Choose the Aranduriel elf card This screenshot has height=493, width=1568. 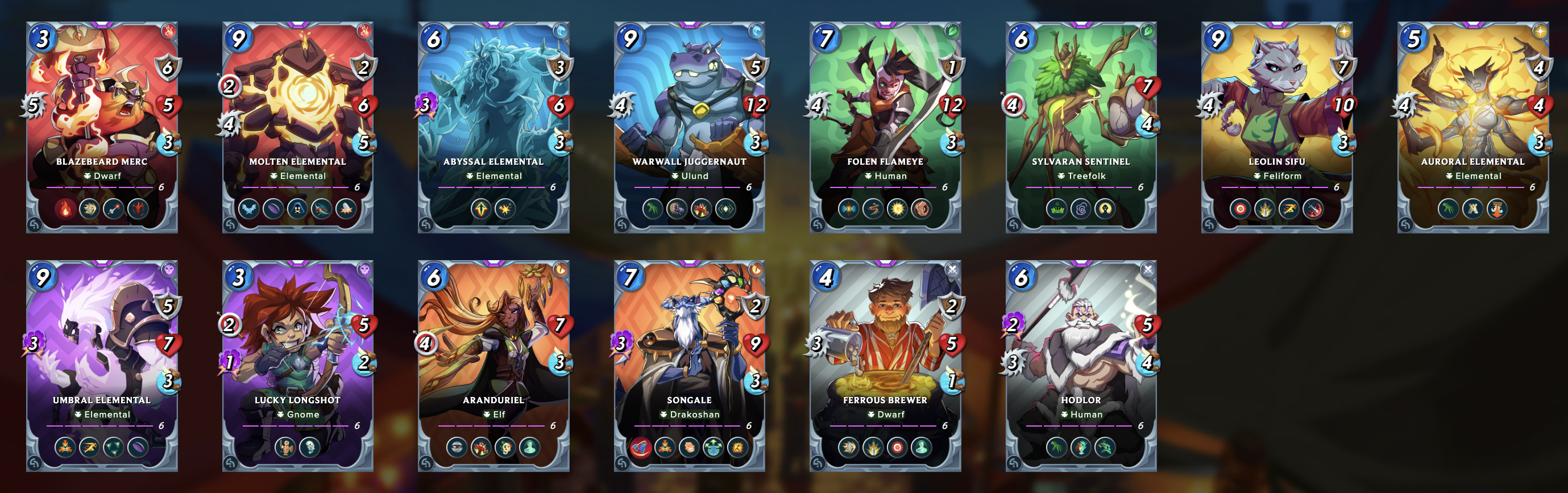pos(493,348)
